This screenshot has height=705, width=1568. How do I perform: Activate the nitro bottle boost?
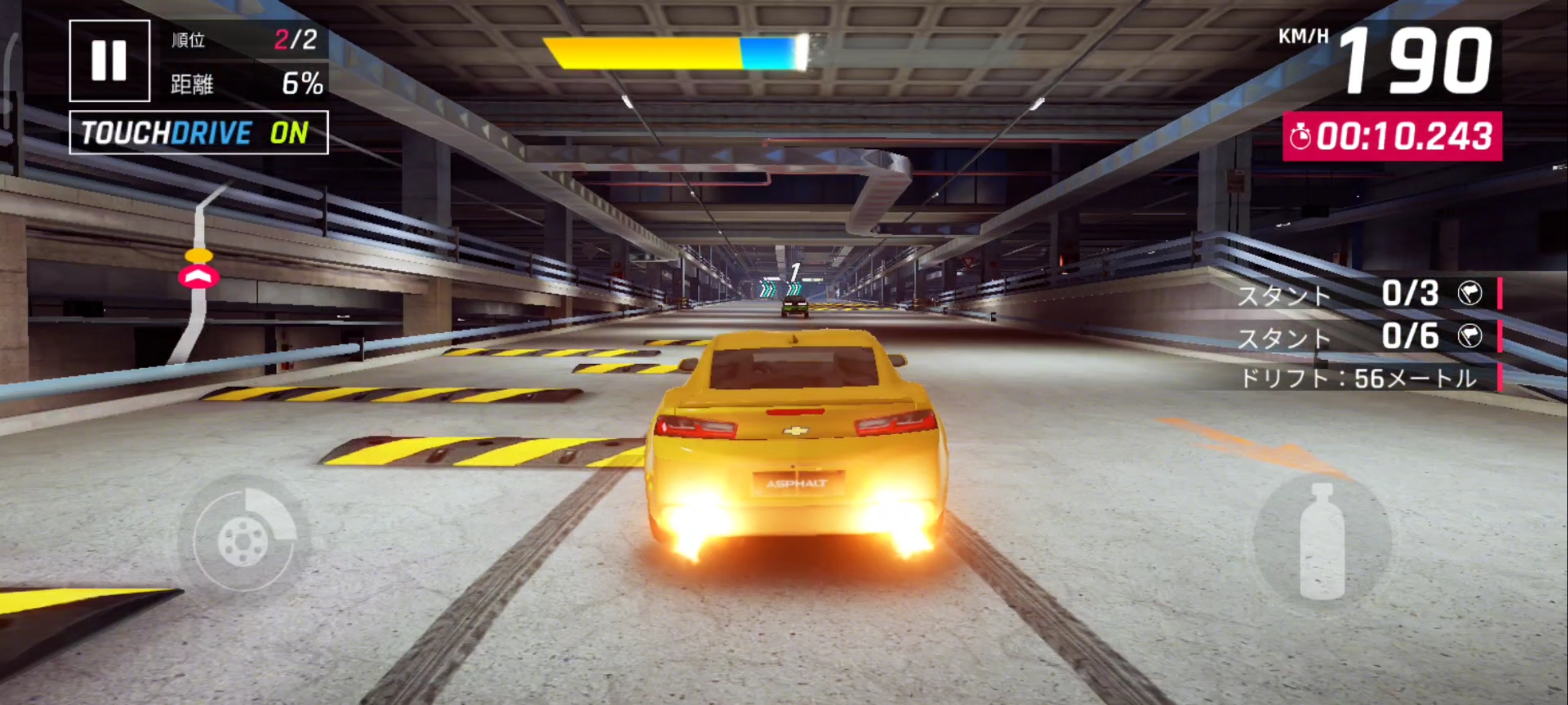click(1322, 540)
